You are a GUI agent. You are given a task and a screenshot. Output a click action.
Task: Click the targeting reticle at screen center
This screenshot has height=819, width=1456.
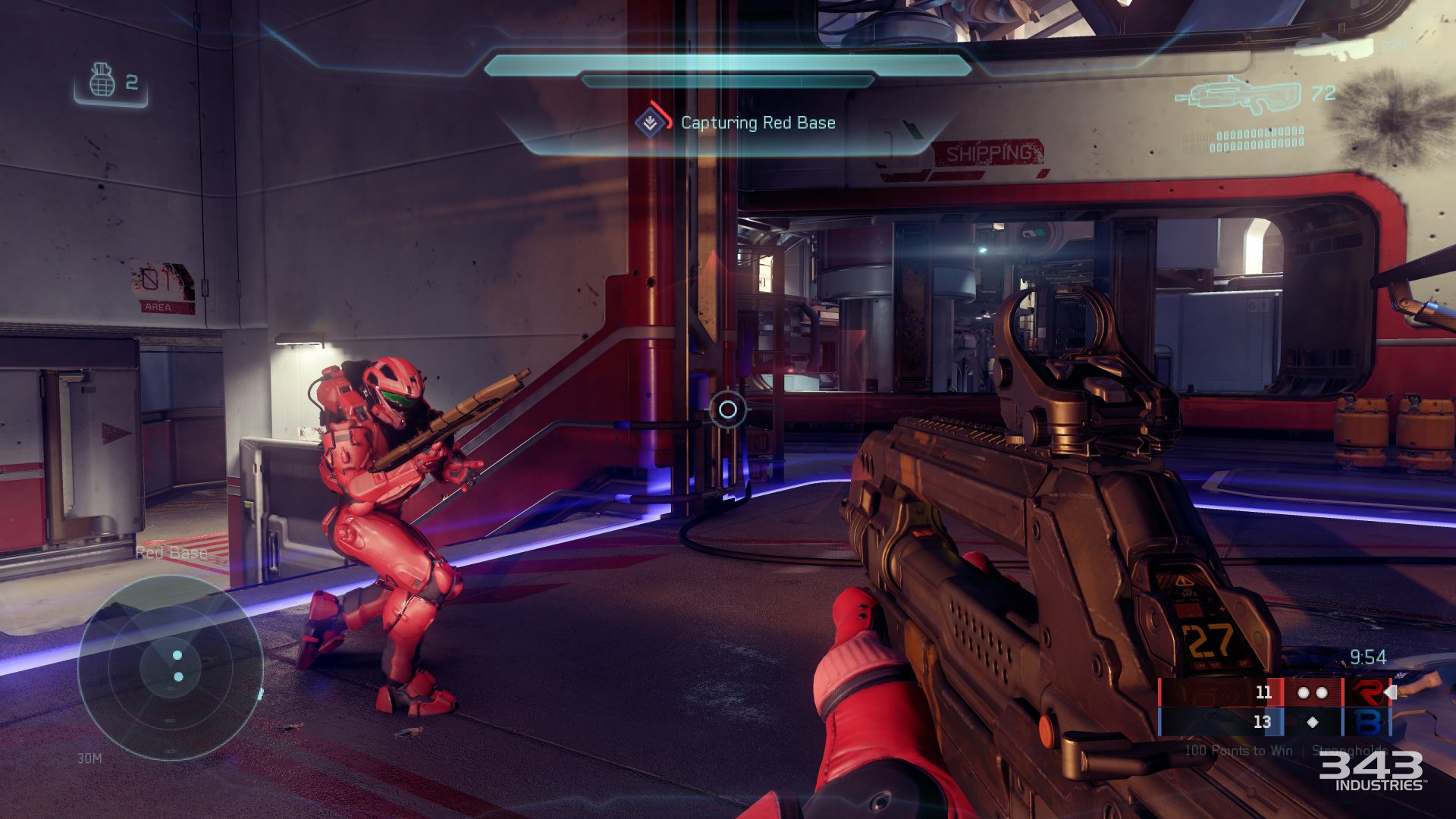728,410
